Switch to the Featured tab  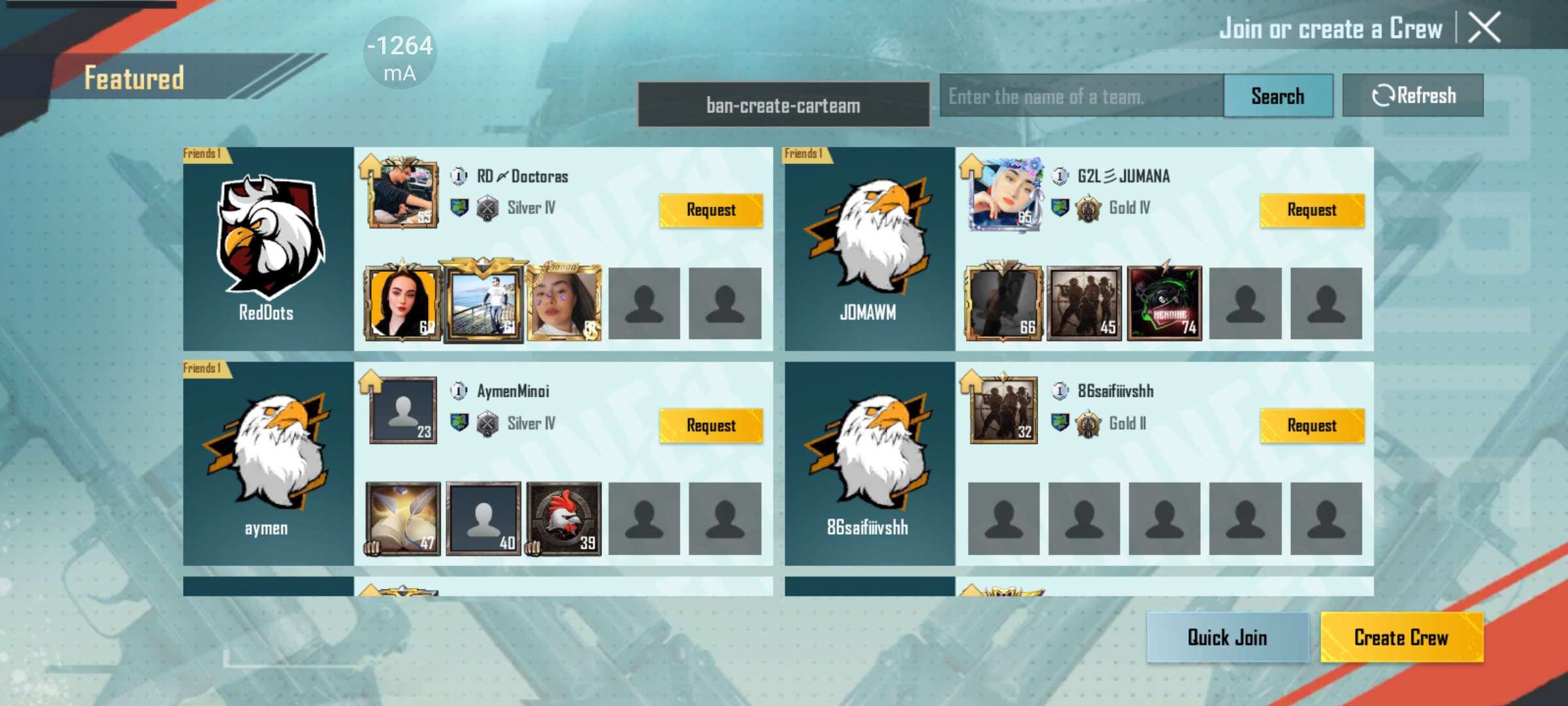click(134, 77)
